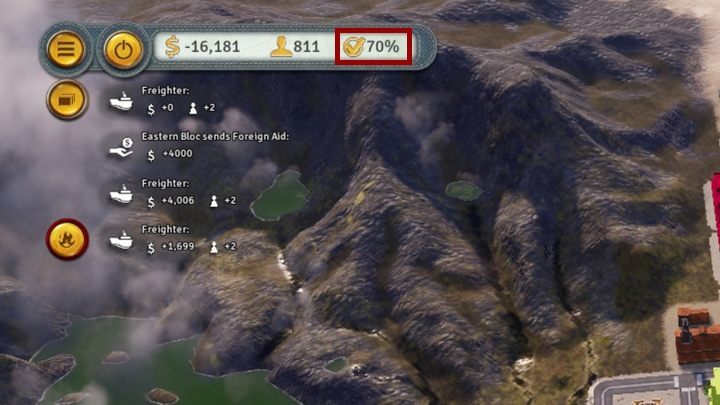This screenshot has width=720, height=405.
Task: Open the hamburger main menu button
Action: click(x=67, y=49)
